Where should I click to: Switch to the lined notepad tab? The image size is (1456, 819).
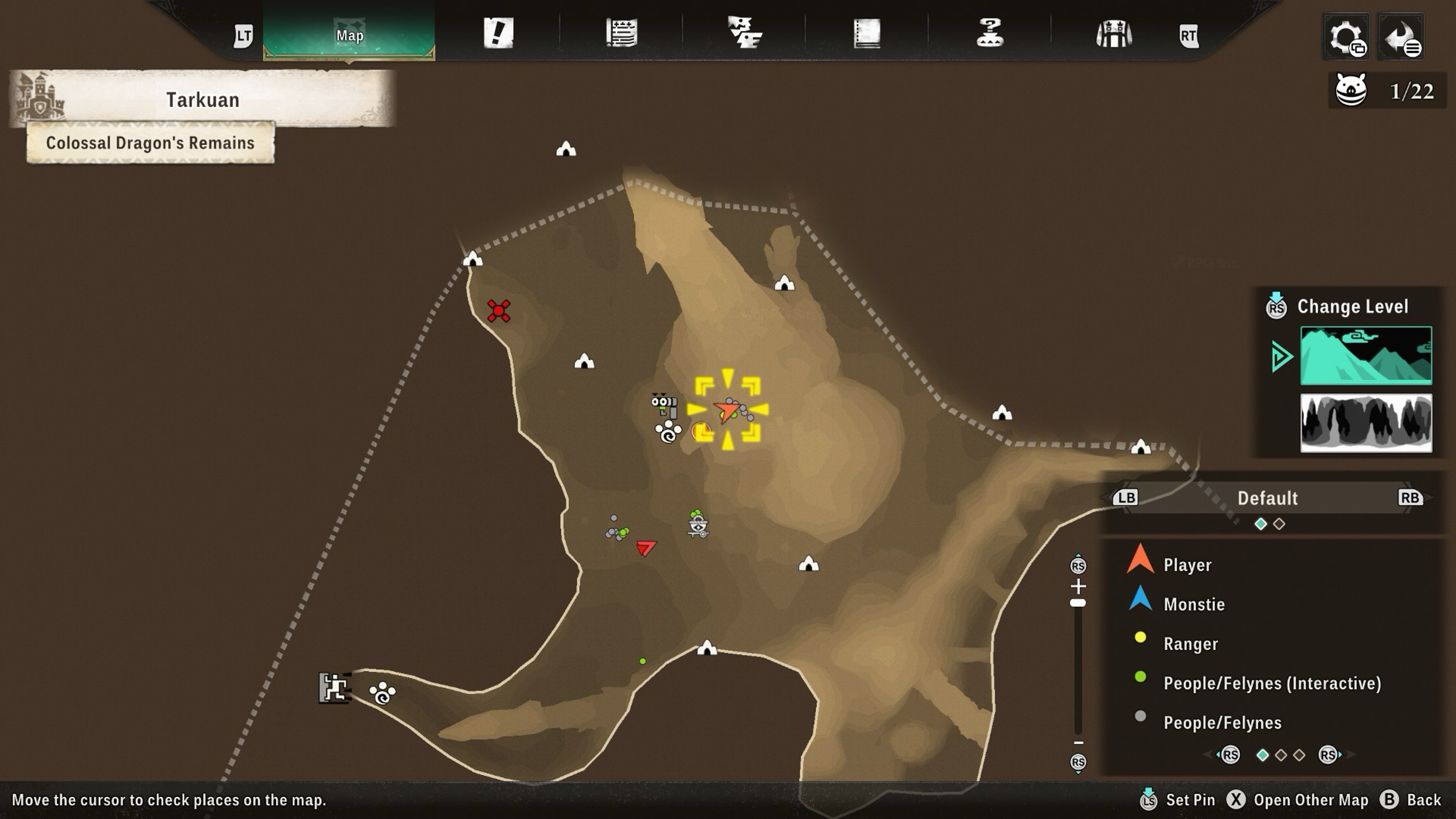[622, 33]
